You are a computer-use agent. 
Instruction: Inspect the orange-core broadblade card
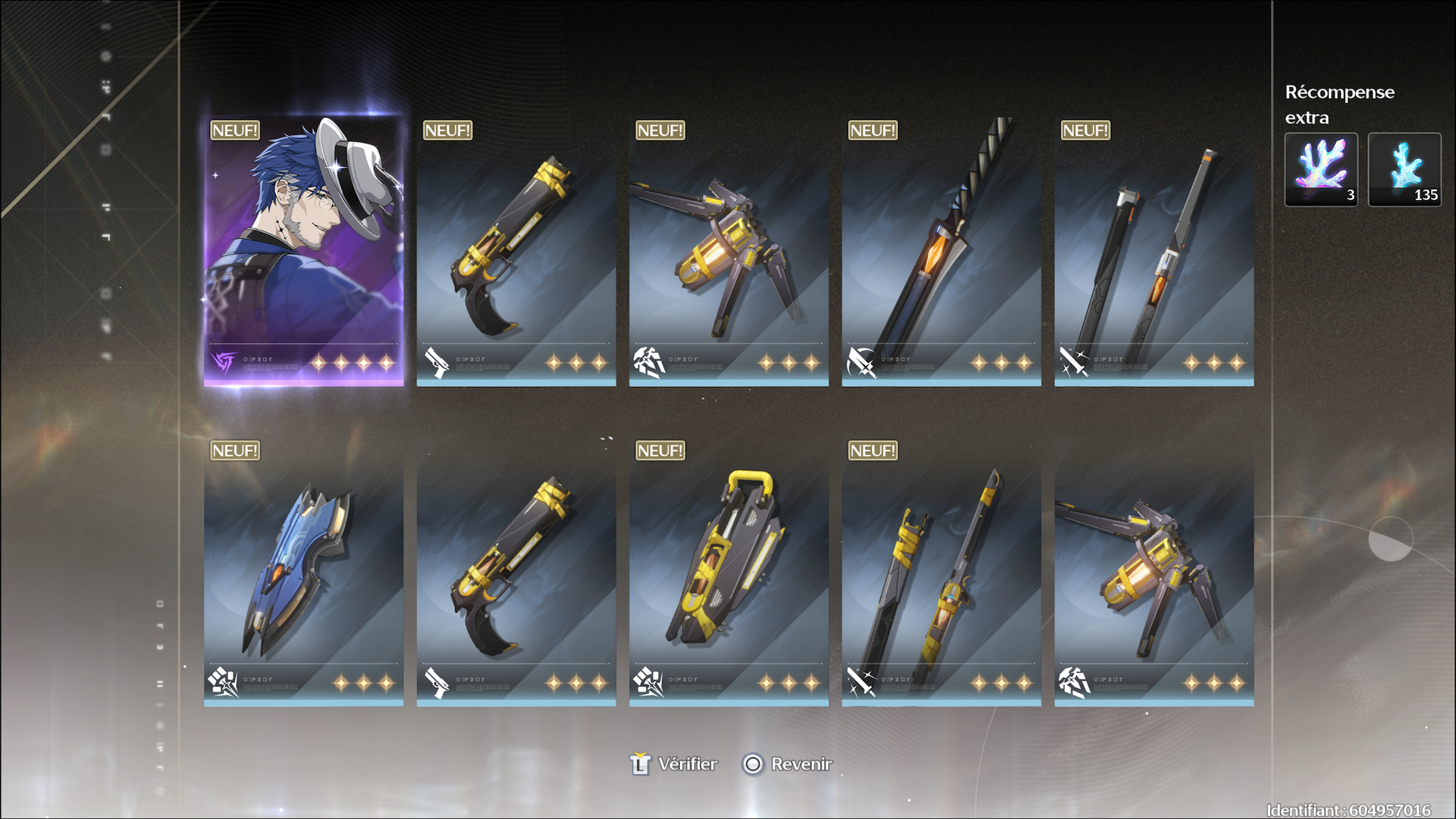coord(941,252)
